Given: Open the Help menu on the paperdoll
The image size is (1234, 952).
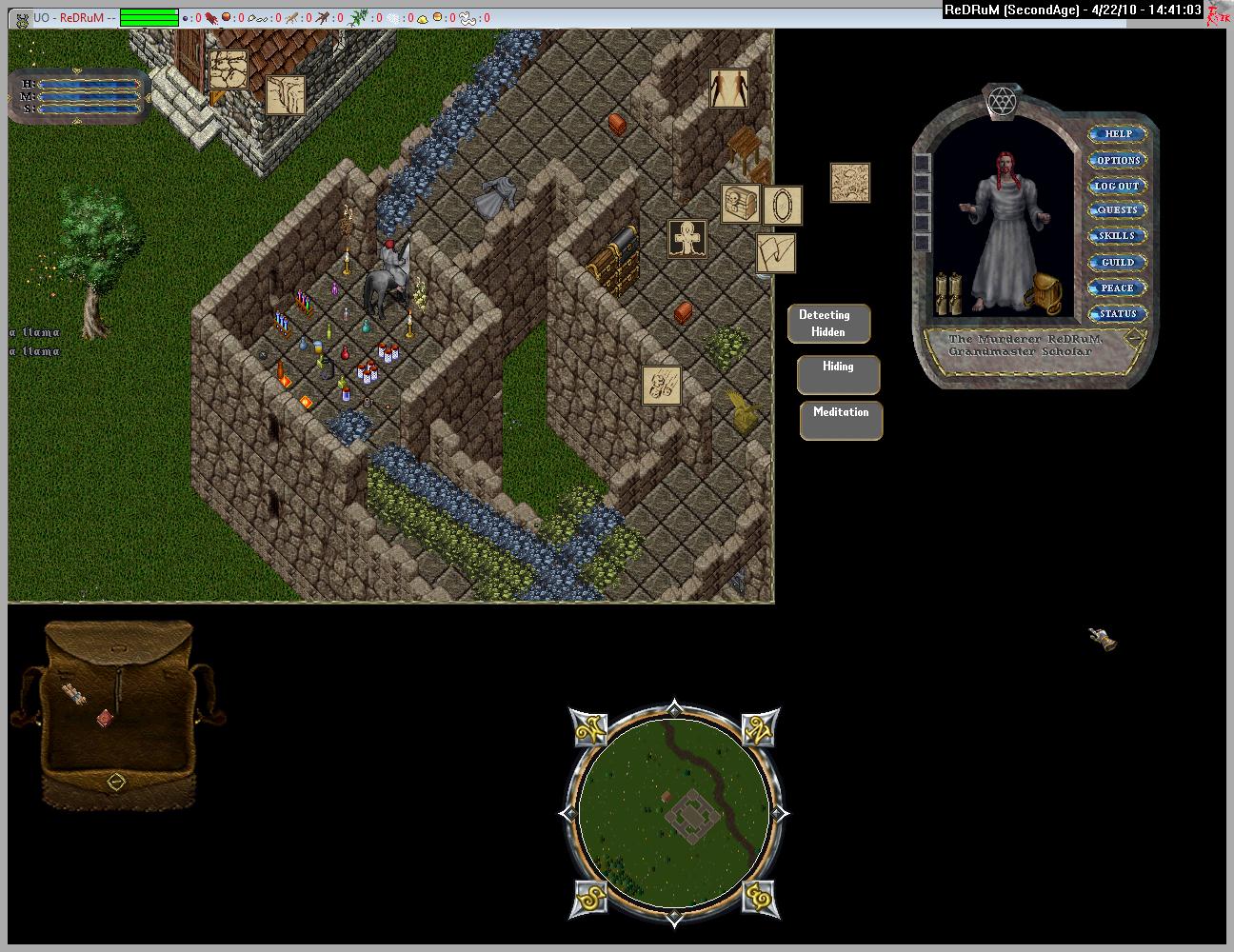Looking at the screenshot, I should pyautogui.click(x=1117, y=134).
